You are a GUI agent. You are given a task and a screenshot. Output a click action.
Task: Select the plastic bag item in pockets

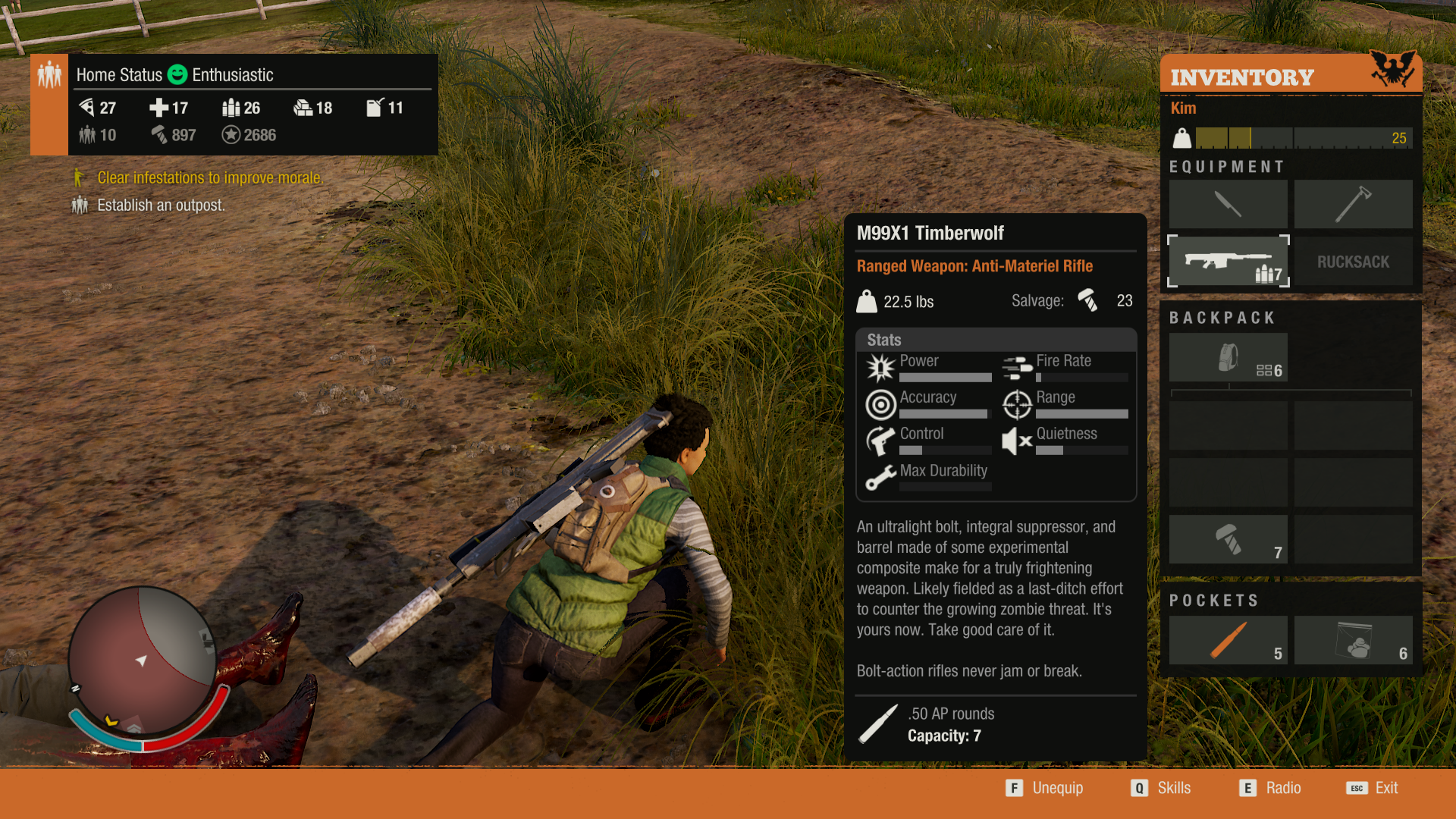(x=1353, y=640)
